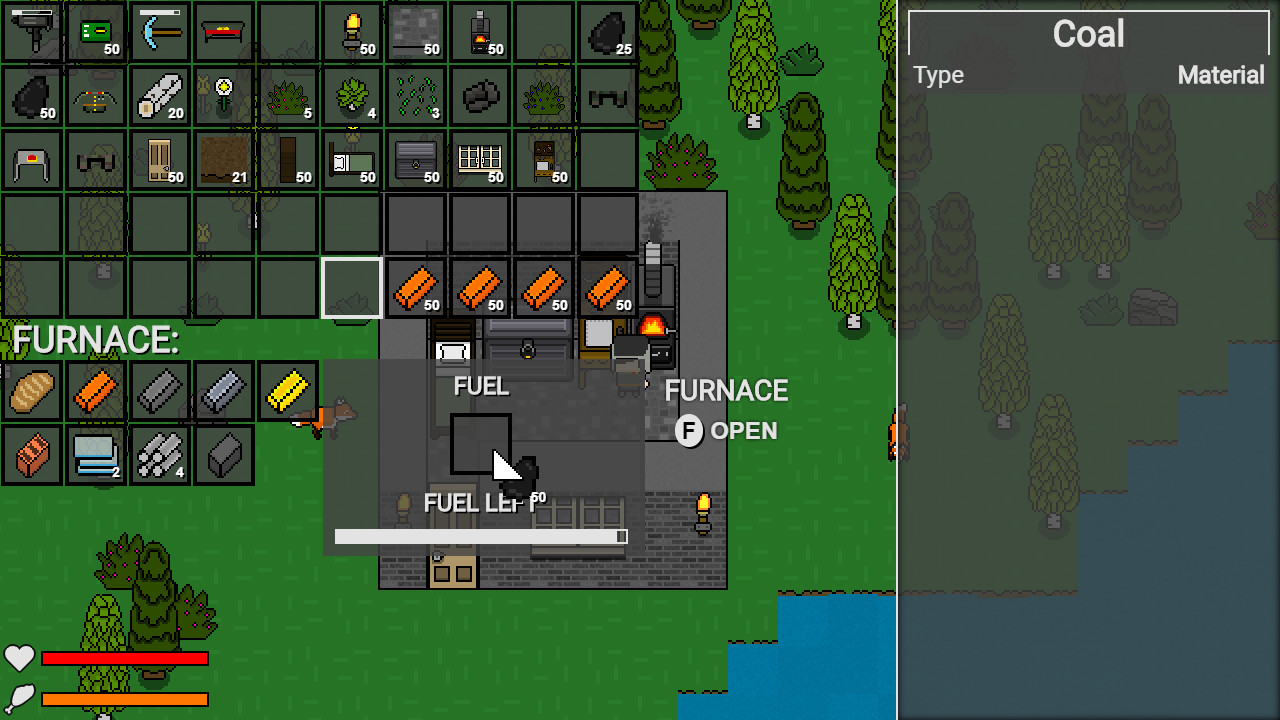Switch to the Type tab
Image resolution: width=1280 pixels, height=720 pixels.
pyautogui.click(x=938, y=75)
